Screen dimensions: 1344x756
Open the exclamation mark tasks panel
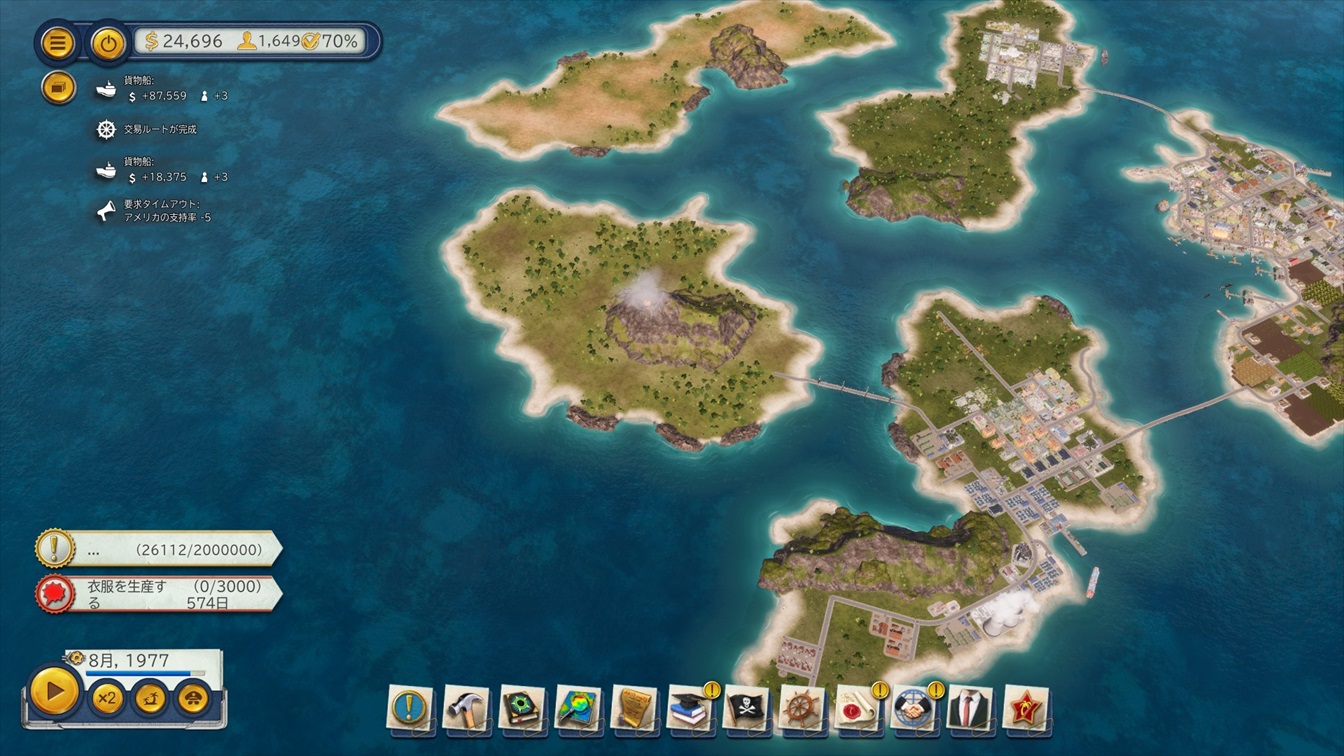click(x=410, y=707)
